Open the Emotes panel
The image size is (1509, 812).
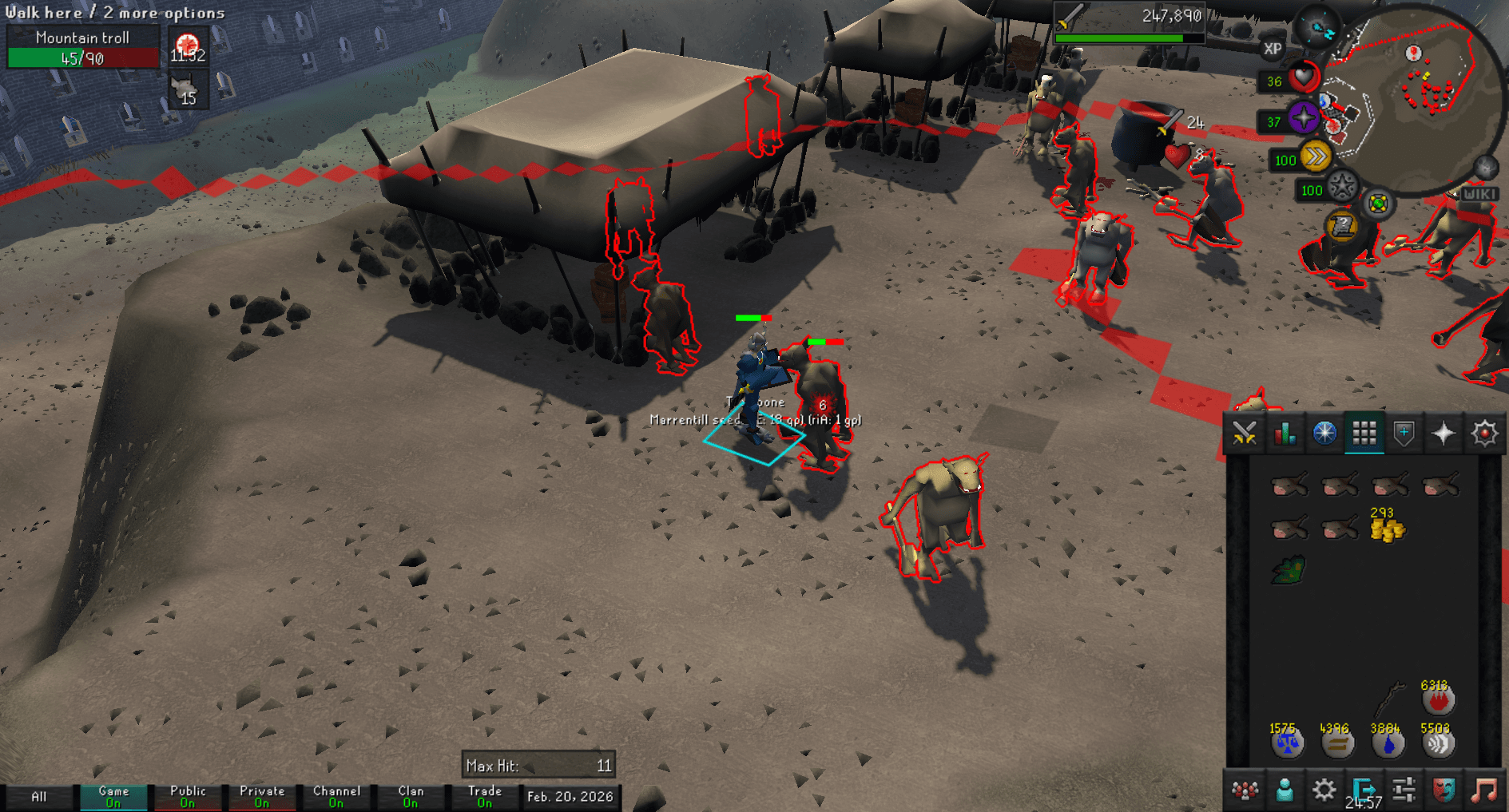pos(1443,789)
